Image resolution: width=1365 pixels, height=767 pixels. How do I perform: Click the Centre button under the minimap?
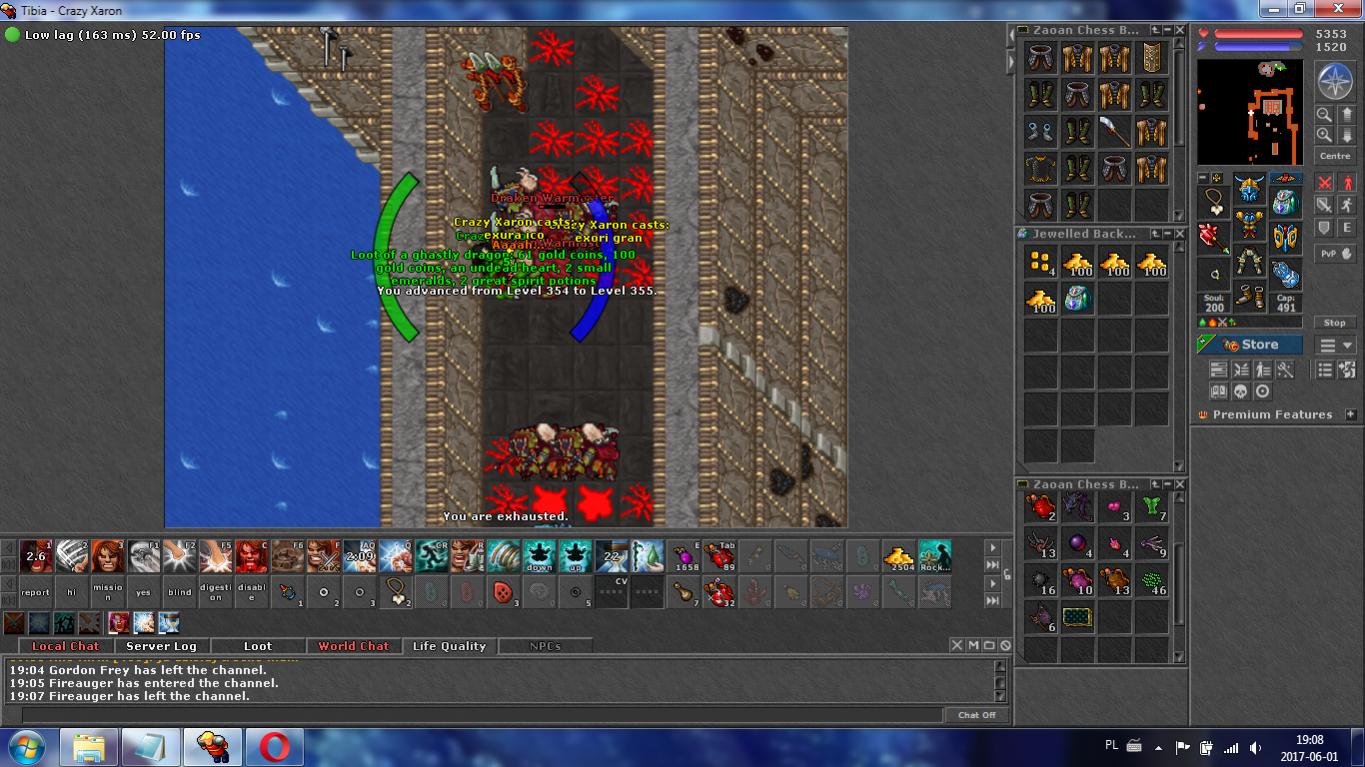[x=1335, y=156]
